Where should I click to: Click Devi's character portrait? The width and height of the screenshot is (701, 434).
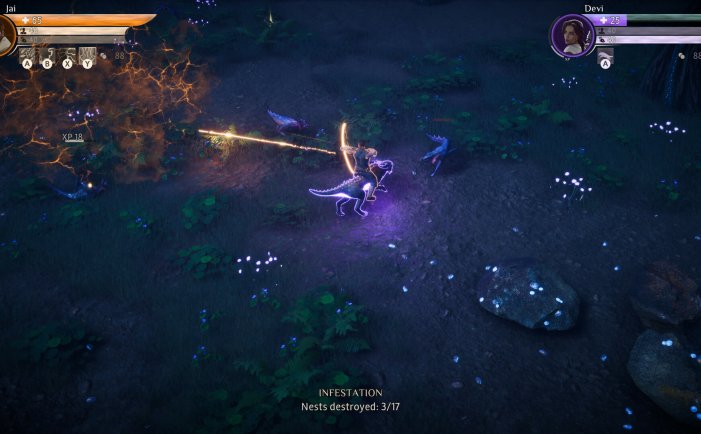[x=573, y=36]
